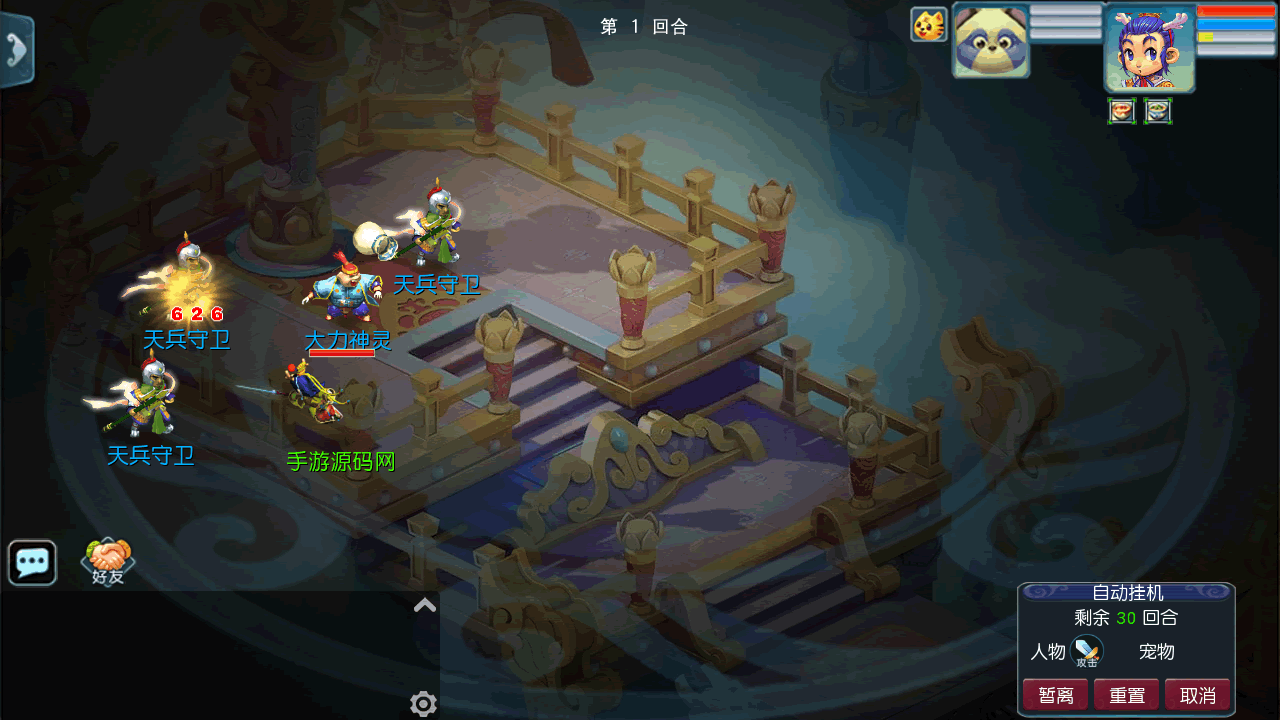Open the chat speech bubble
The image size is (1280, 720).
pos(32,562)
